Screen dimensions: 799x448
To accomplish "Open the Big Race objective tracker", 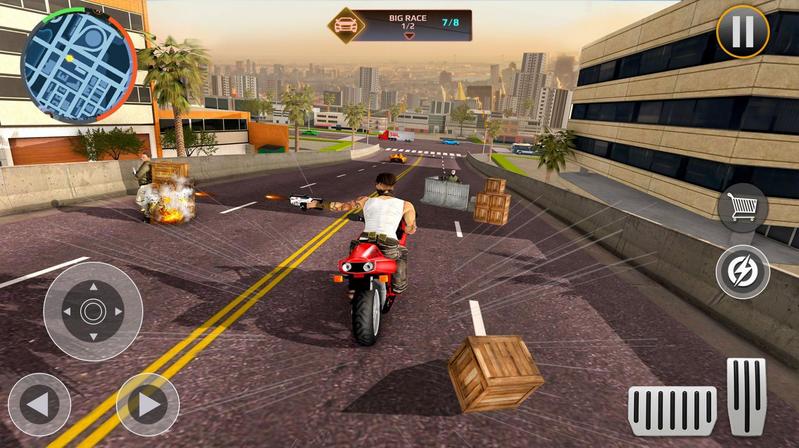I will [400, 25].
